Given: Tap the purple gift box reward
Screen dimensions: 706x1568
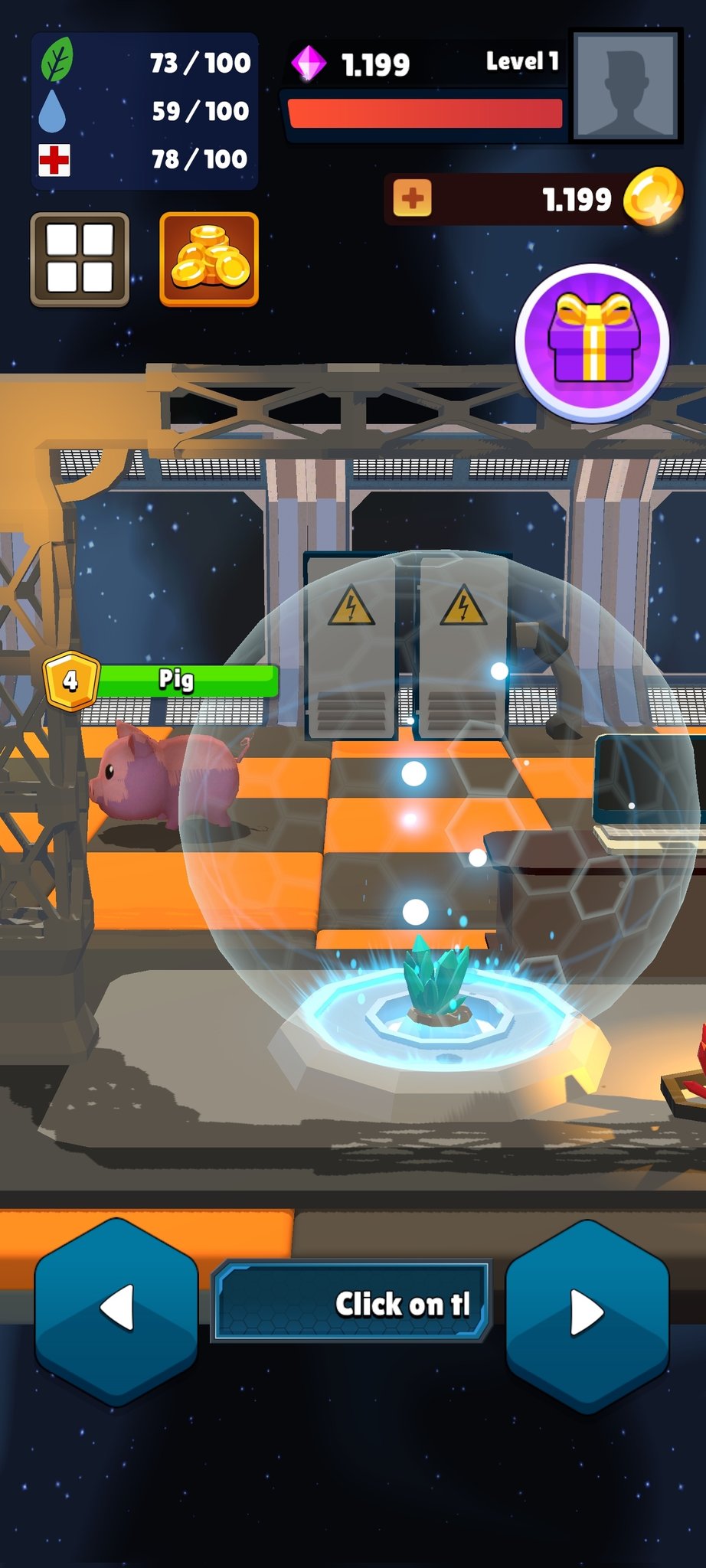Looking at the screenshot, I should [592, 342].
